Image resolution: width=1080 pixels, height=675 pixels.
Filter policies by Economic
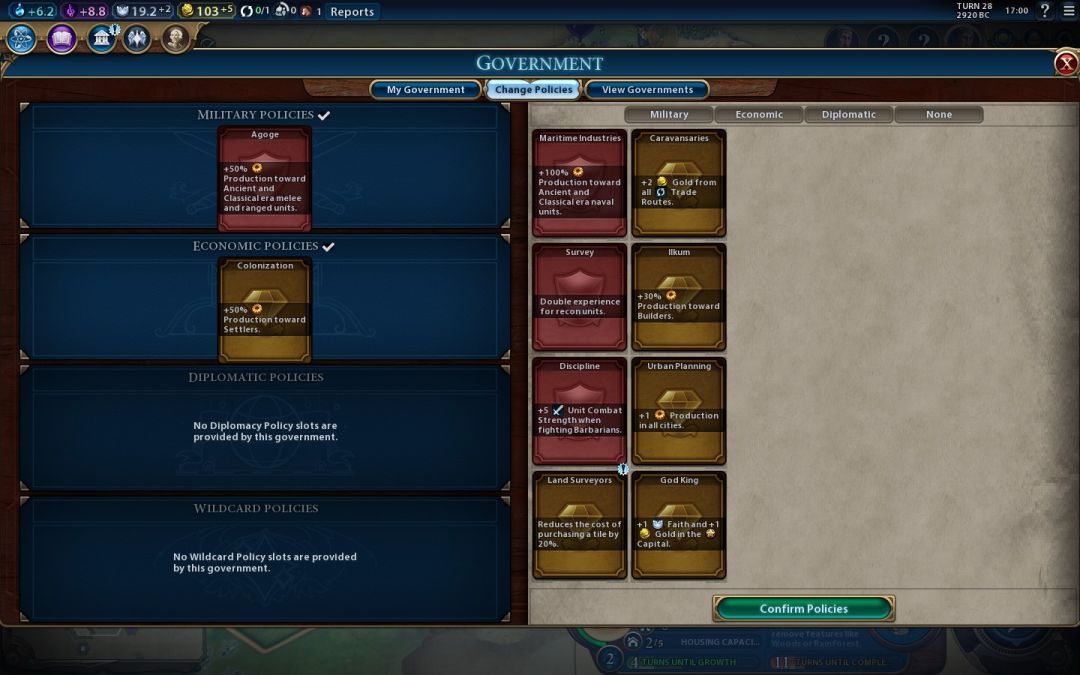(x=759, y=115)
